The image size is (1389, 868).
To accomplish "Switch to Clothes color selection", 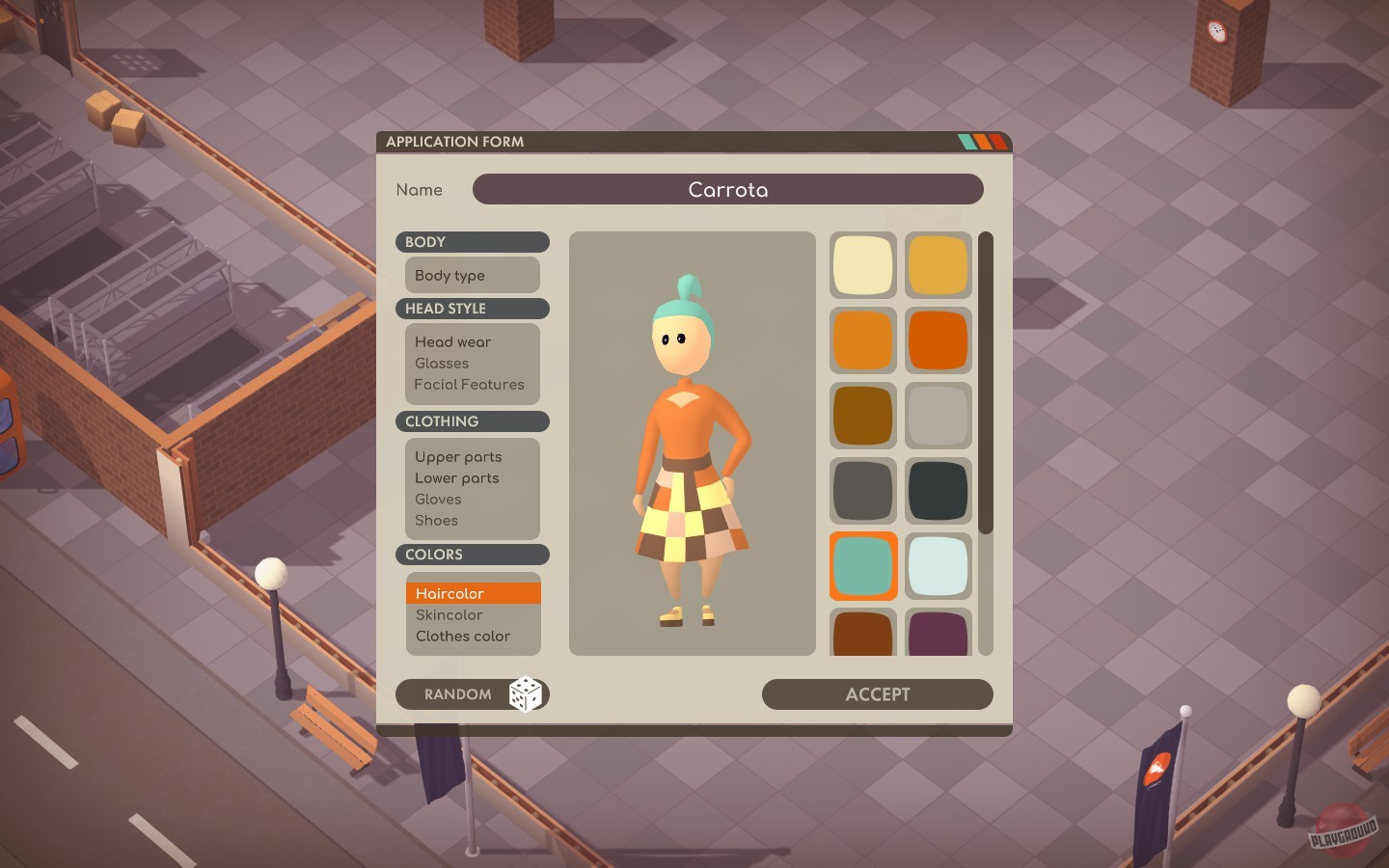I will [463, 636].
